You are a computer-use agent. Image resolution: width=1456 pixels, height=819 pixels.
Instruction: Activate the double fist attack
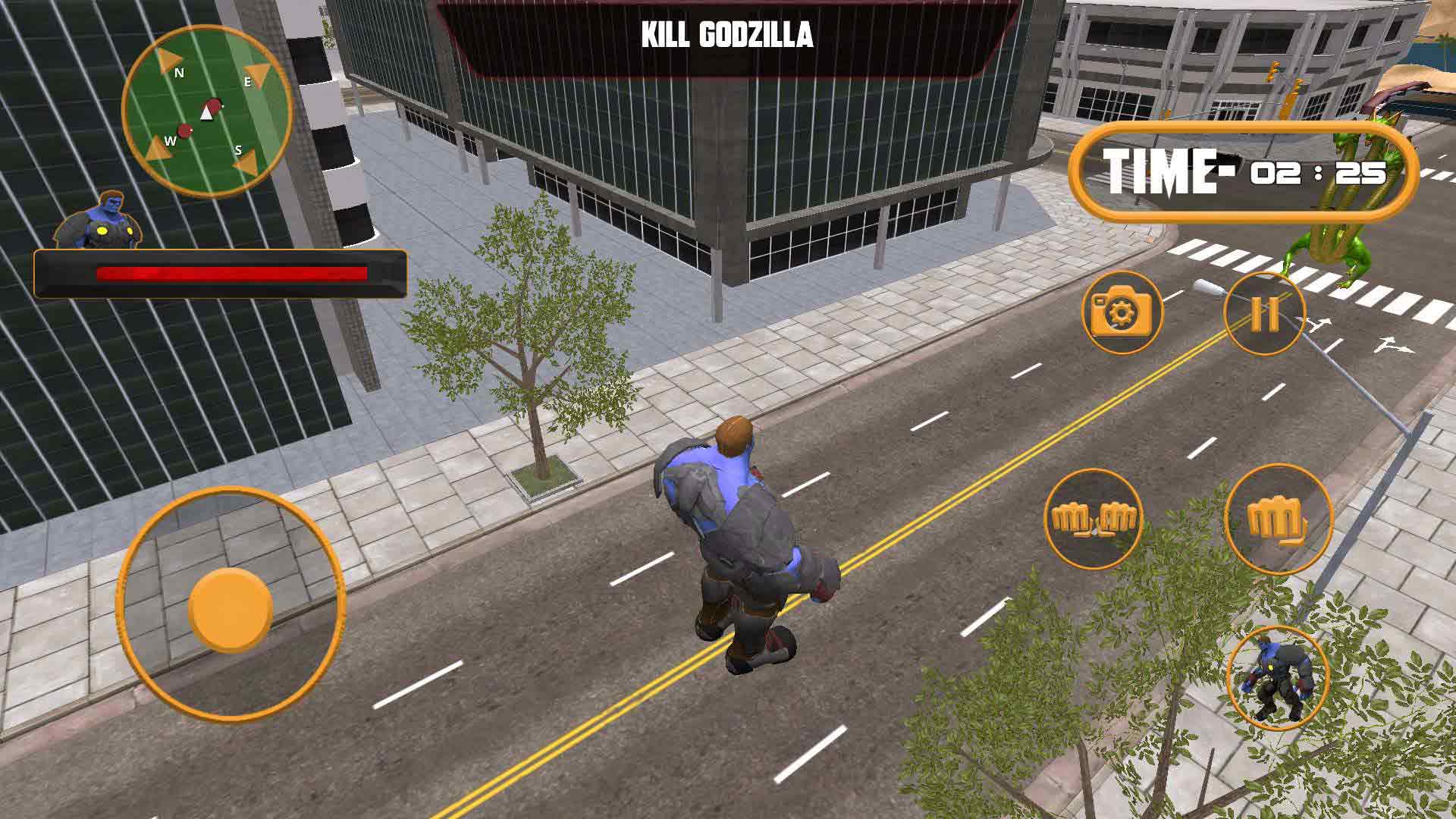tap(1093, 519)
